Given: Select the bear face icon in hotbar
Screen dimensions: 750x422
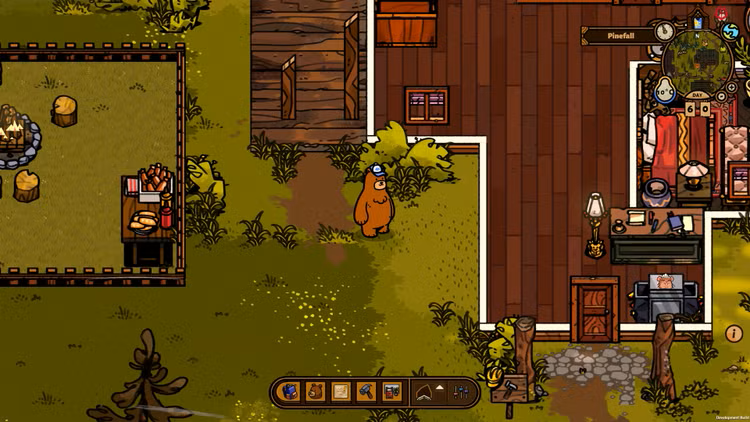Looking at the screenshot, I should coord(315,391).
